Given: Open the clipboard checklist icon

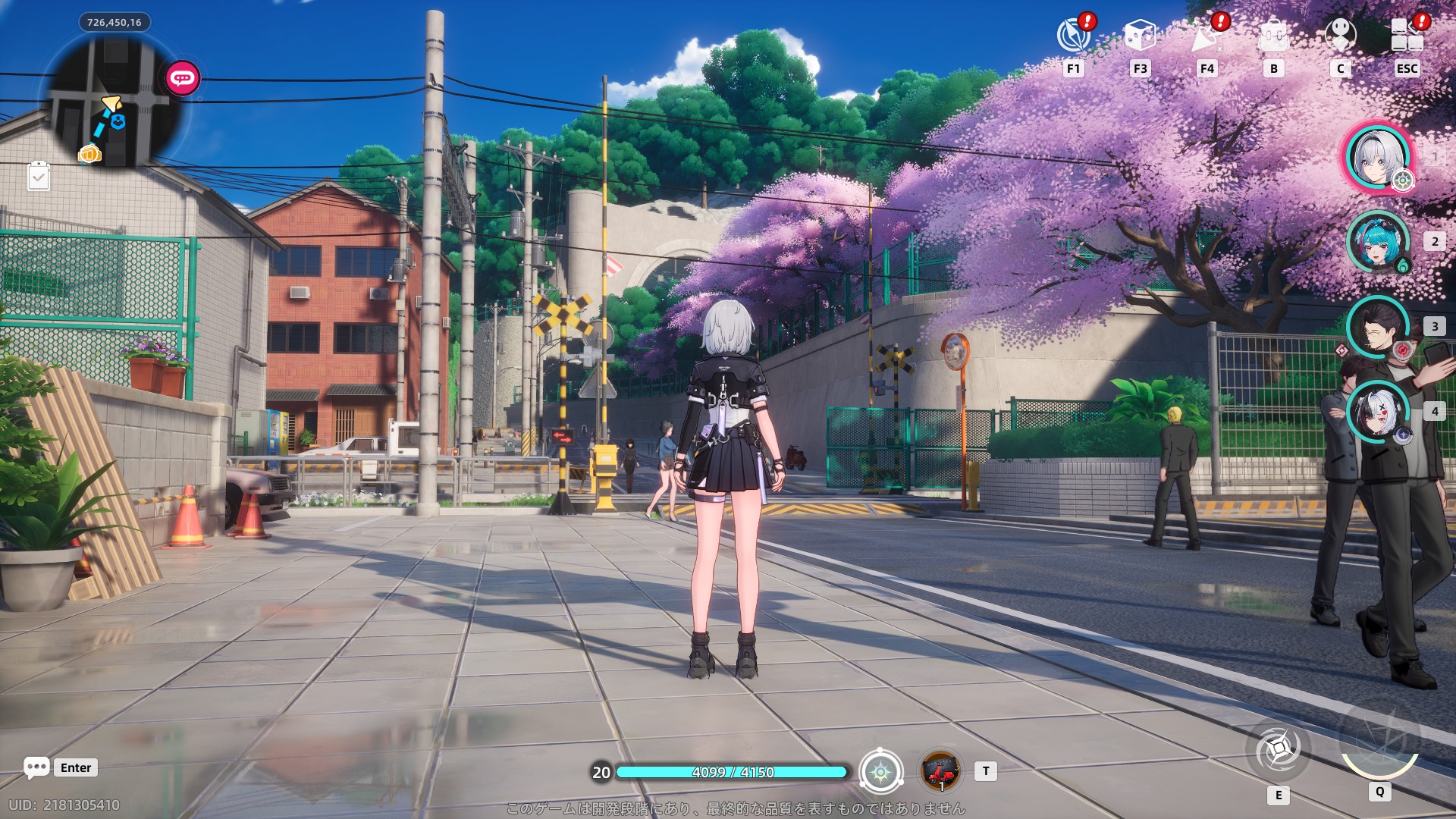Looking at the screenshot, I should [x=39, y=177].
